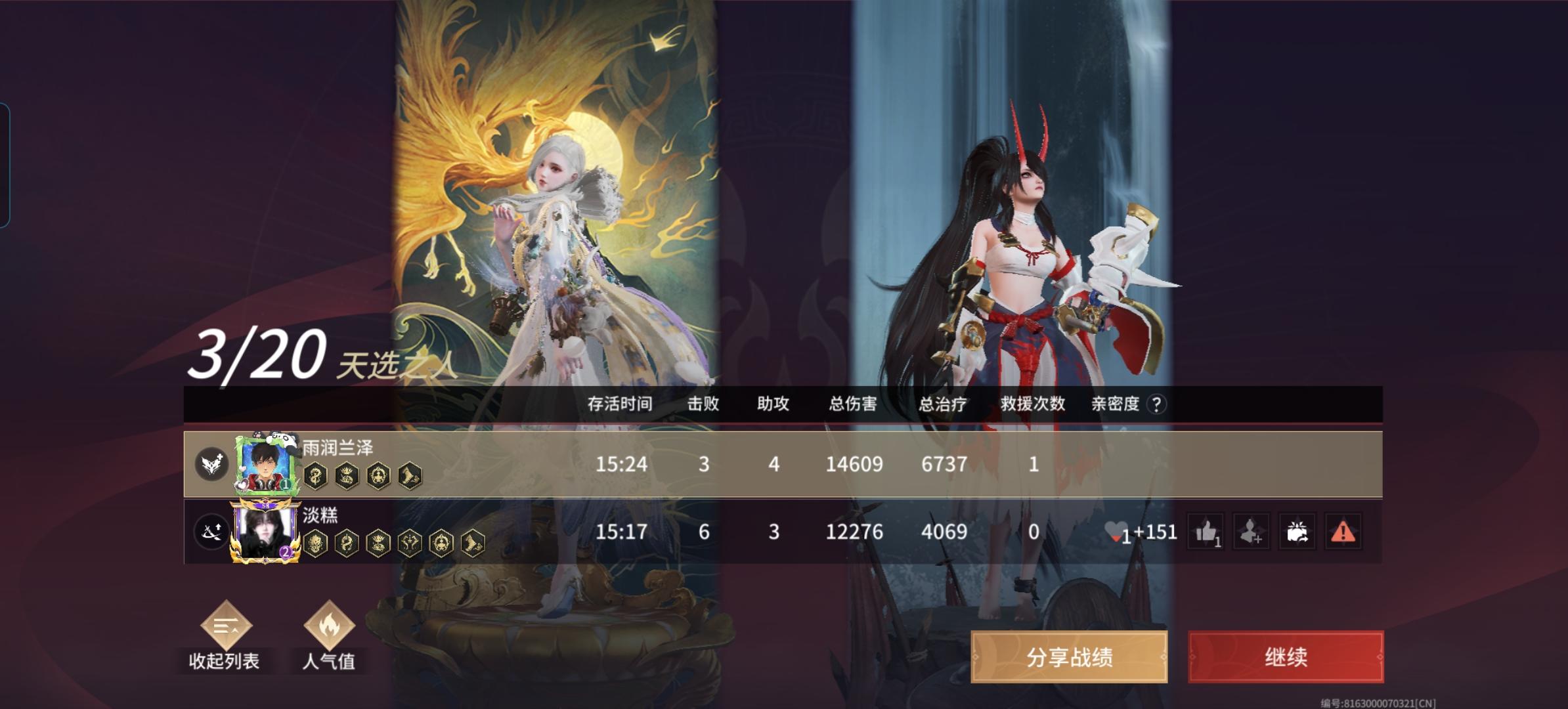The image size is (1568, 709).
Task: Give a thumbs-up like to 淡糕
Action: 1206,533
